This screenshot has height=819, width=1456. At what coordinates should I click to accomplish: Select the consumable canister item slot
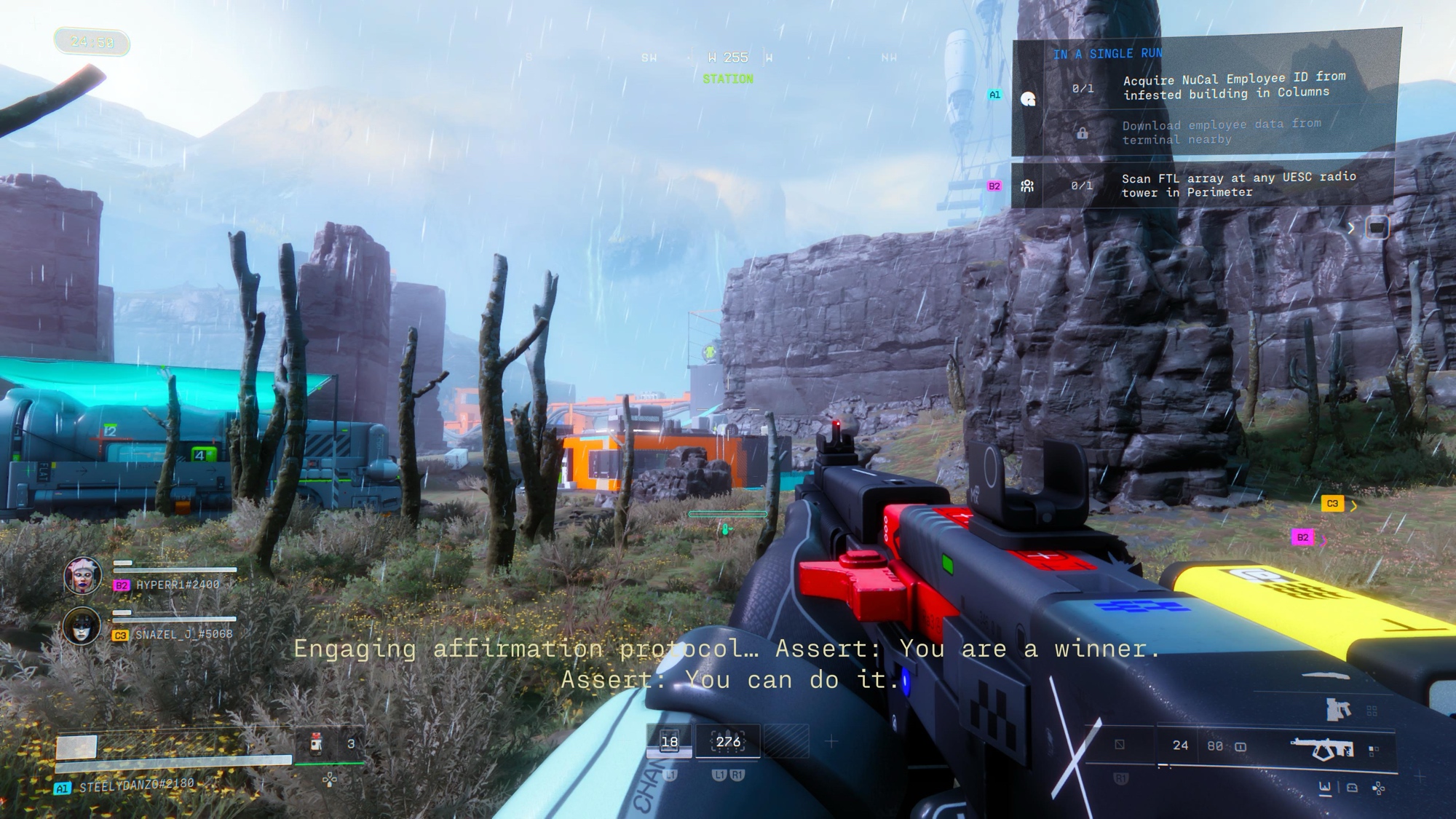pos(316,743)
